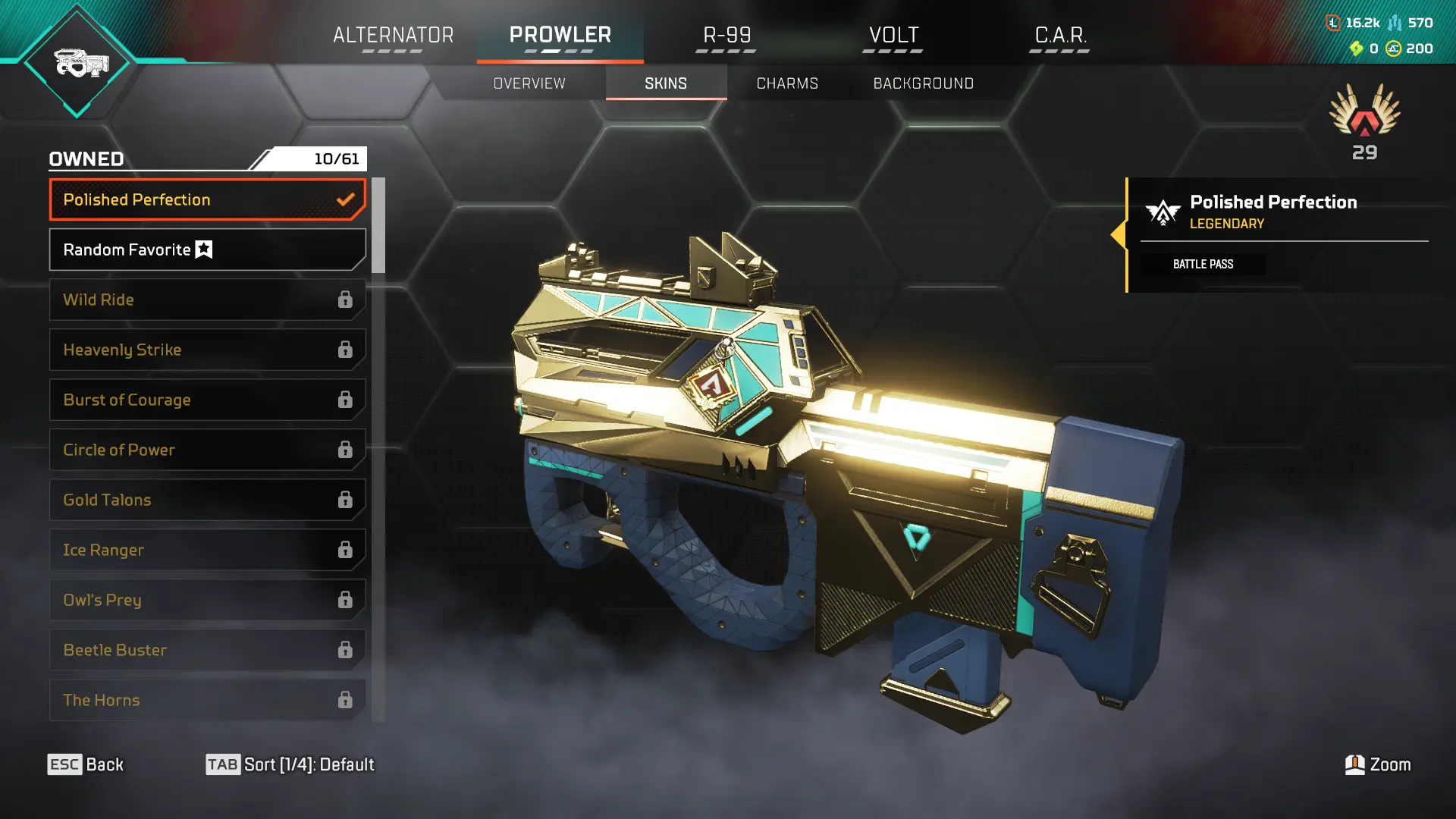
Task: Click the skin list scrollbar
Action: tap(378, 225)
